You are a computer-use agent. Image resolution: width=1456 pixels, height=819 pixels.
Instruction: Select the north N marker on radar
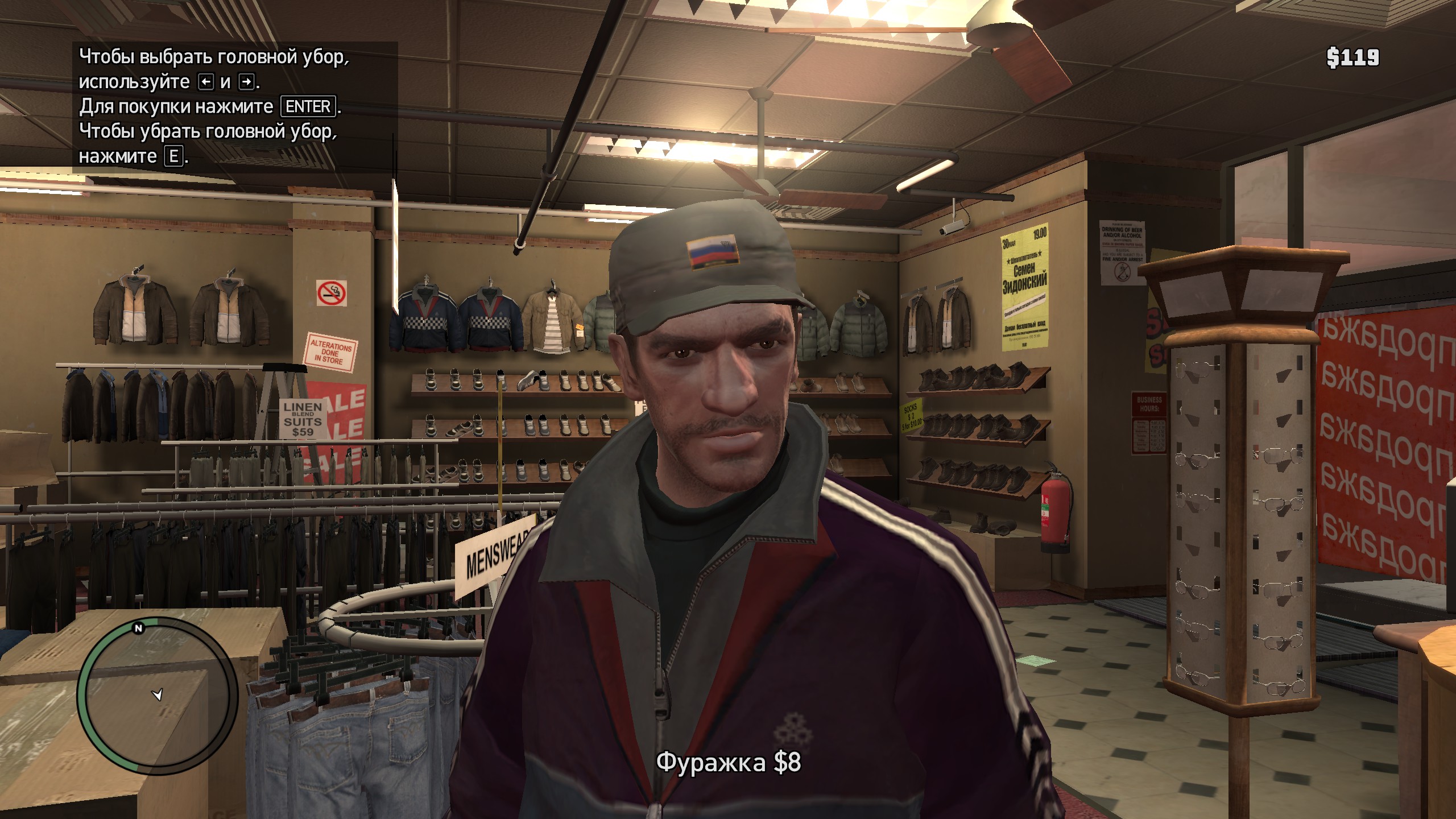click(138, 628)
